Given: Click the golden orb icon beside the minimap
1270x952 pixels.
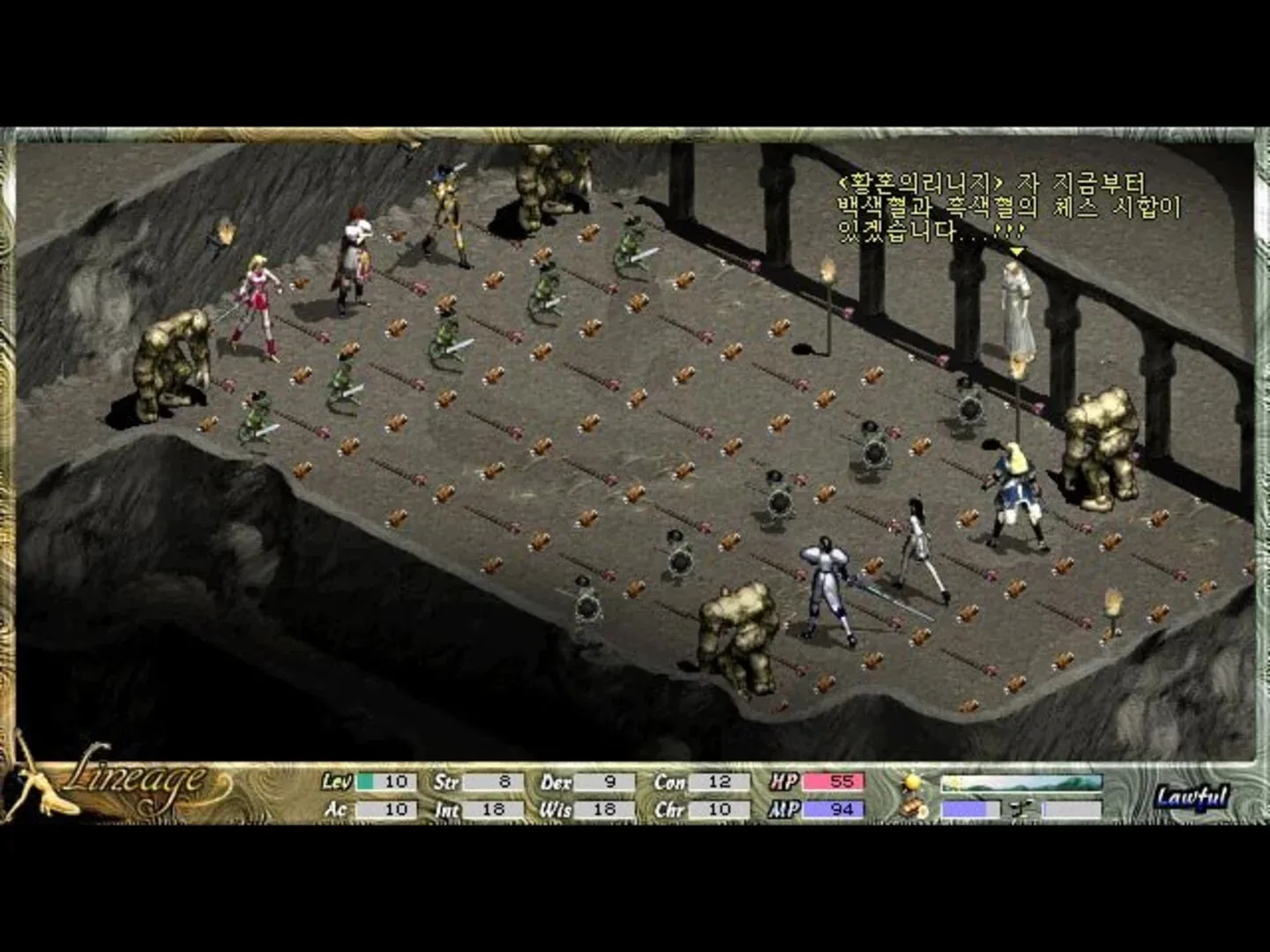Looking at the screenshot, I should pyautogui.click(x=911, y=782).
